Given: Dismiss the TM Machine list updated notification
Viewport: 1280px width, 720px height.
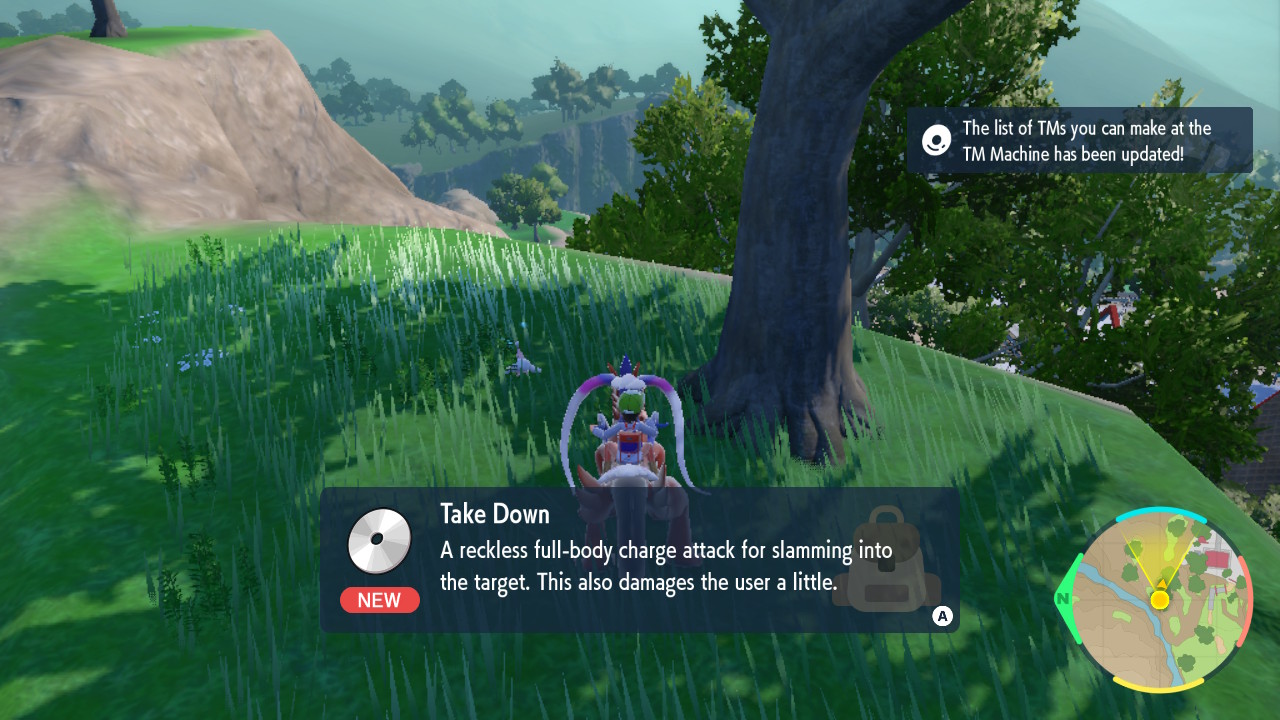Looking at the screenshot, I should click(1080, 140).
